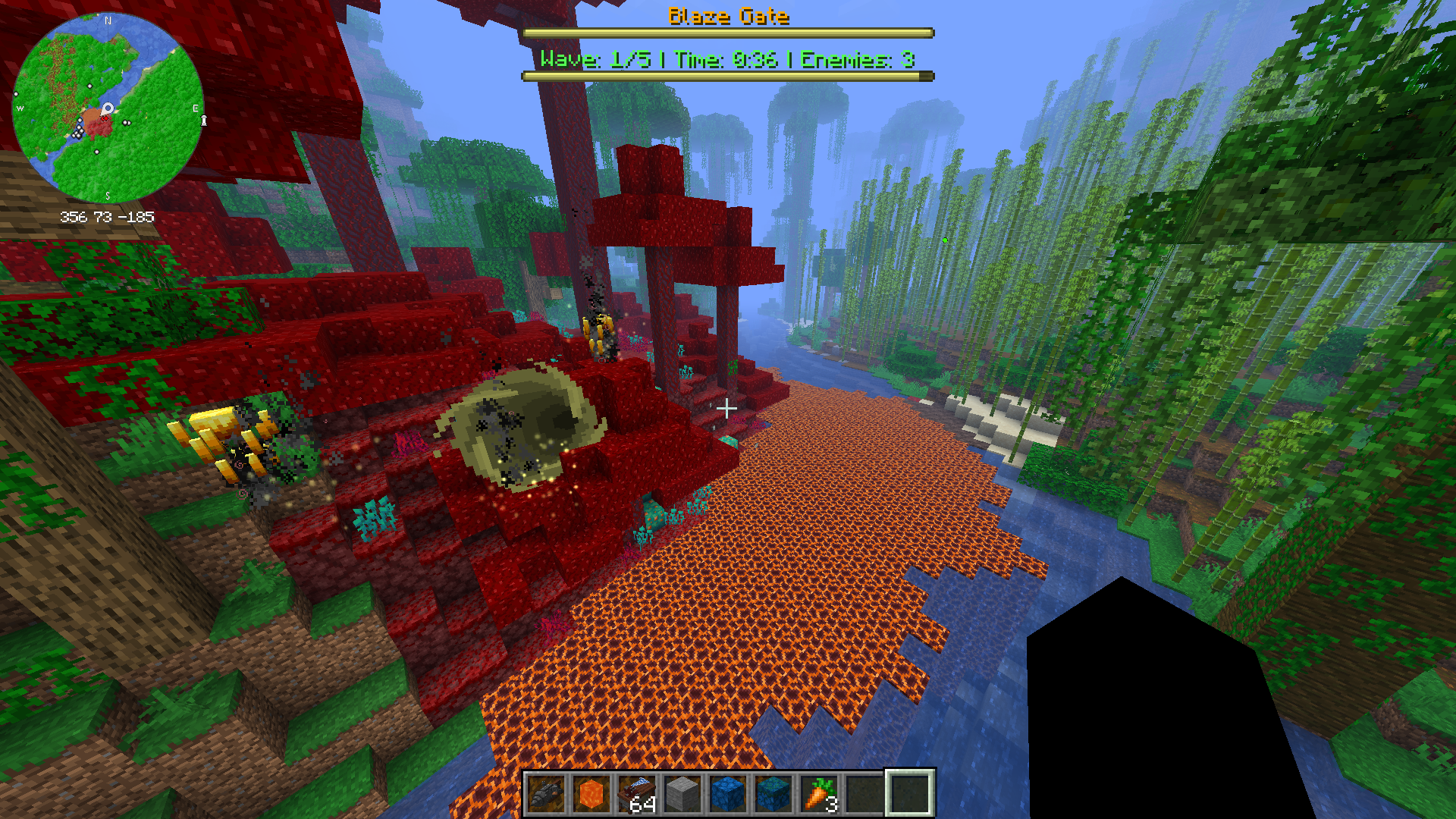
Task: Toggle the red event marker on the minimap
Action: pyautogui.click(x=105, y=119)
